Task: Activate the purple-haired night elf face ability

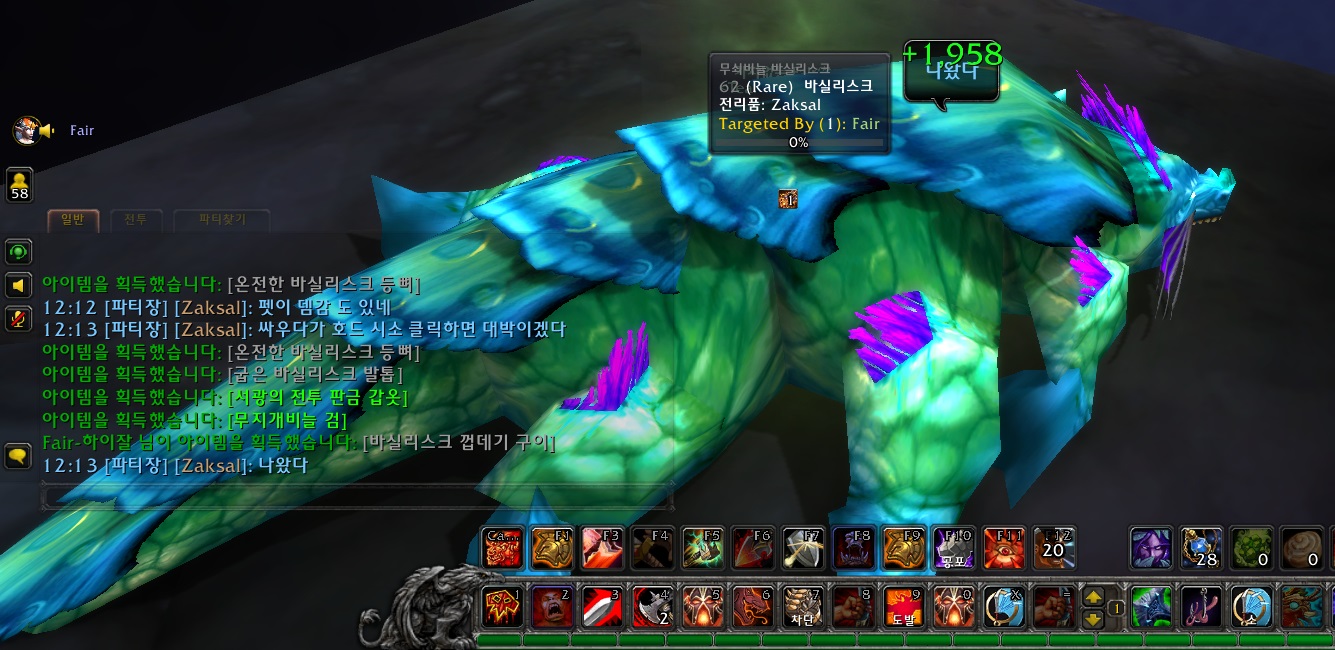Action: (1150, 548)
